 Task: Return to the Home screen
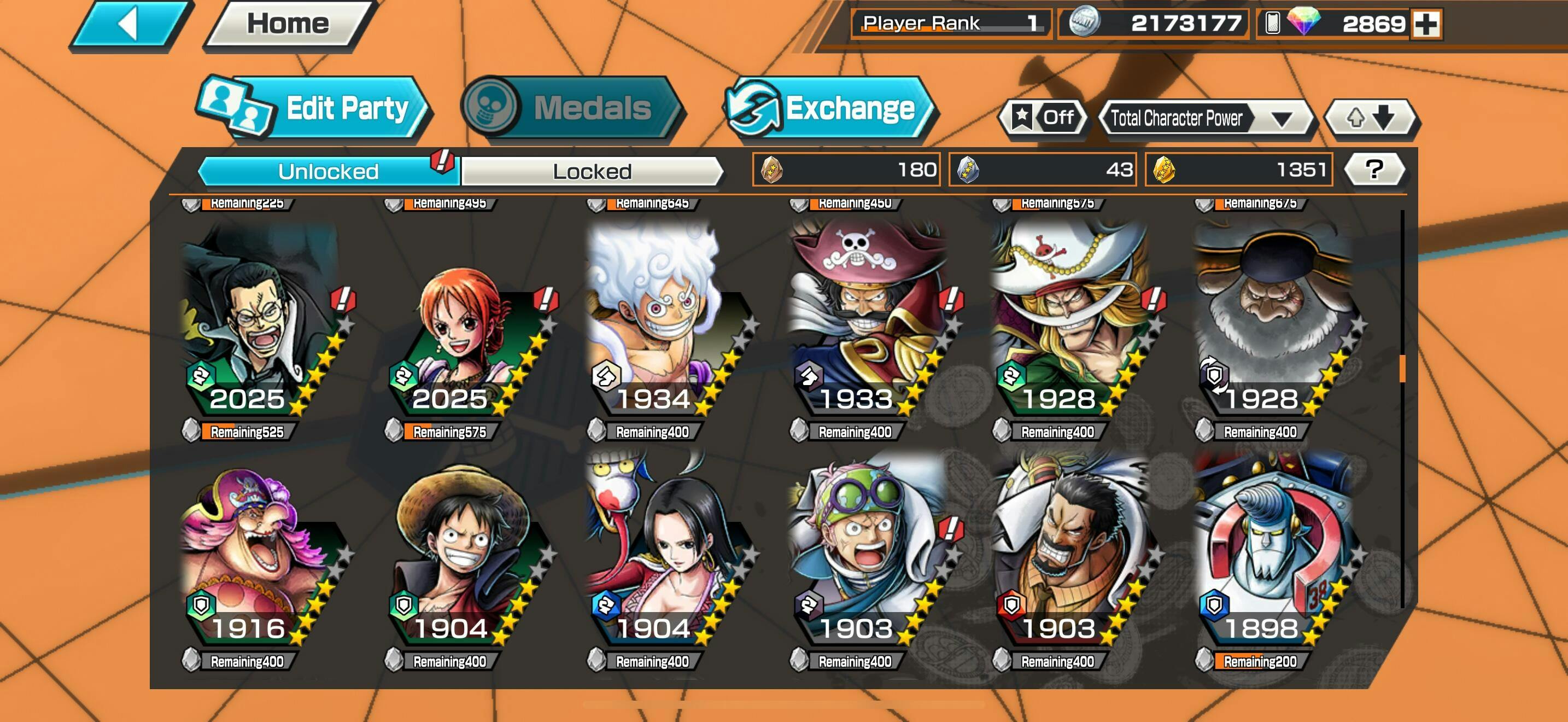(x=288, y=25)
